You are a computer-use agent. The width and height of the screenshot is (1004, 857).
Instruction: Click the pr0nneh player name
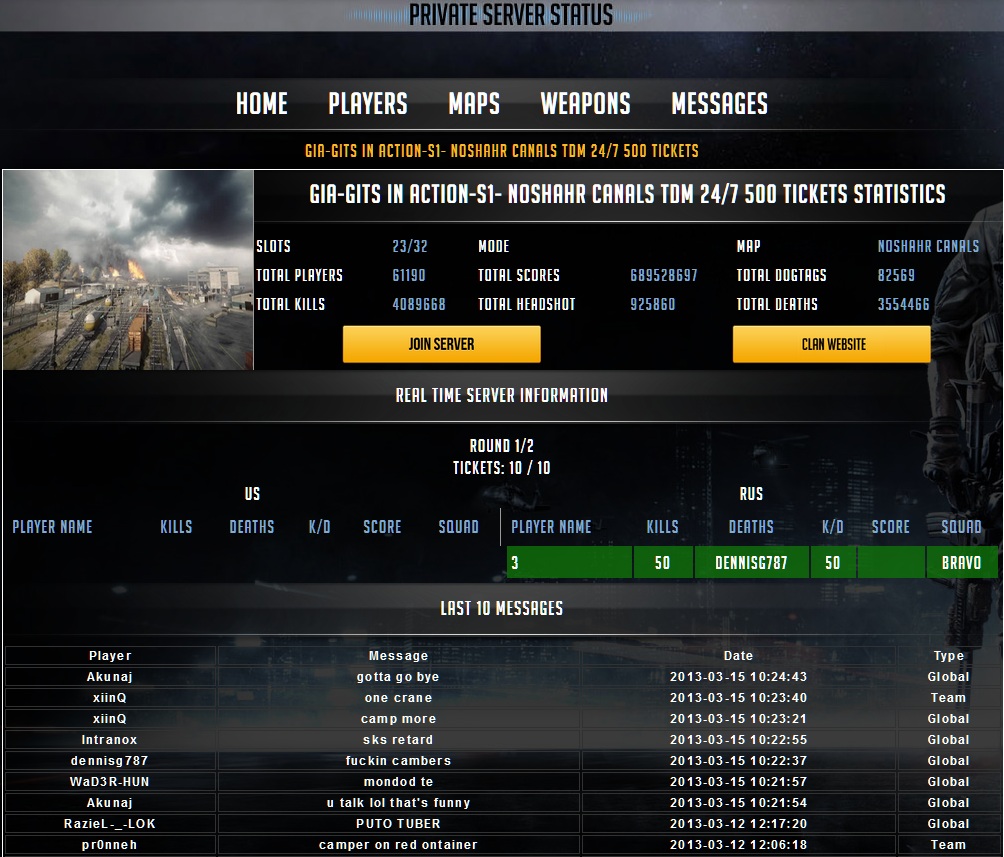[110, 845]
